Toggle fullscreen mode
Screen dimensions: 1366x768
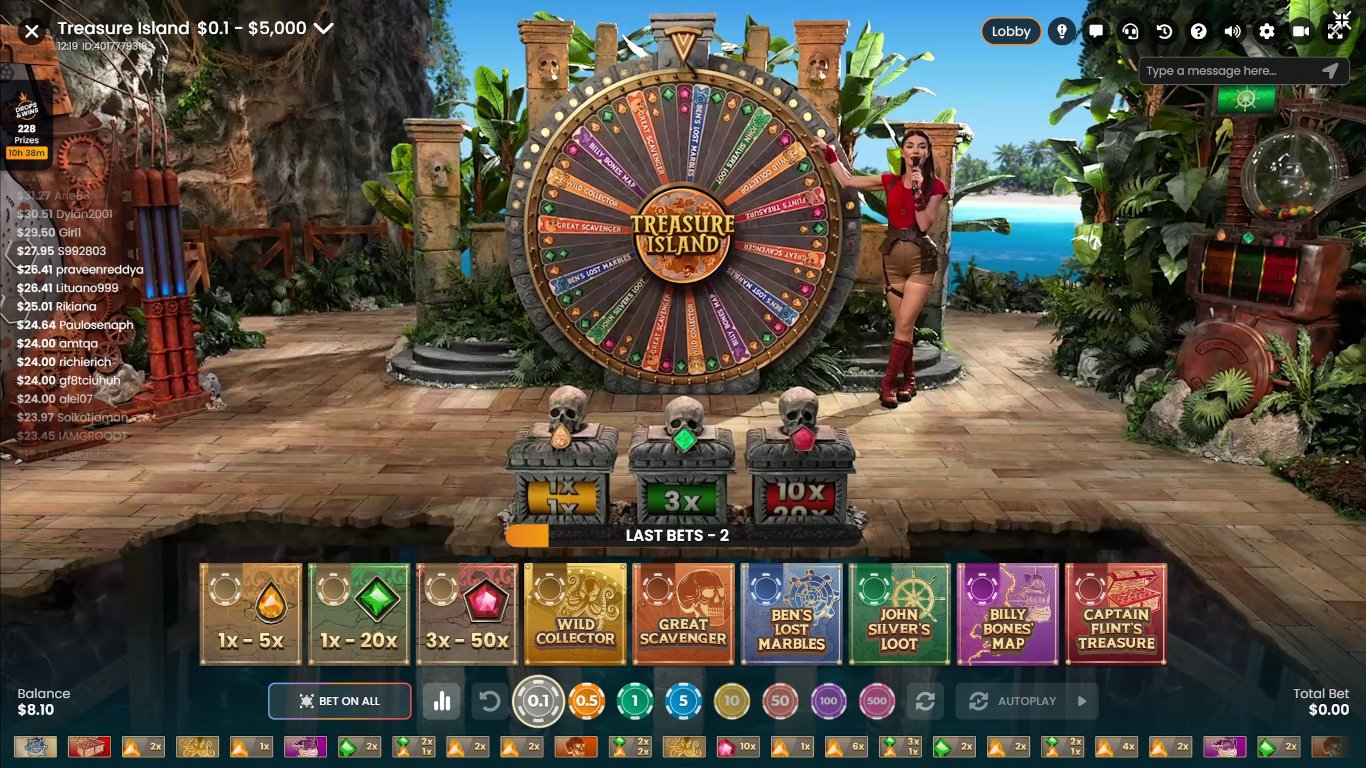click(1336, 31)
